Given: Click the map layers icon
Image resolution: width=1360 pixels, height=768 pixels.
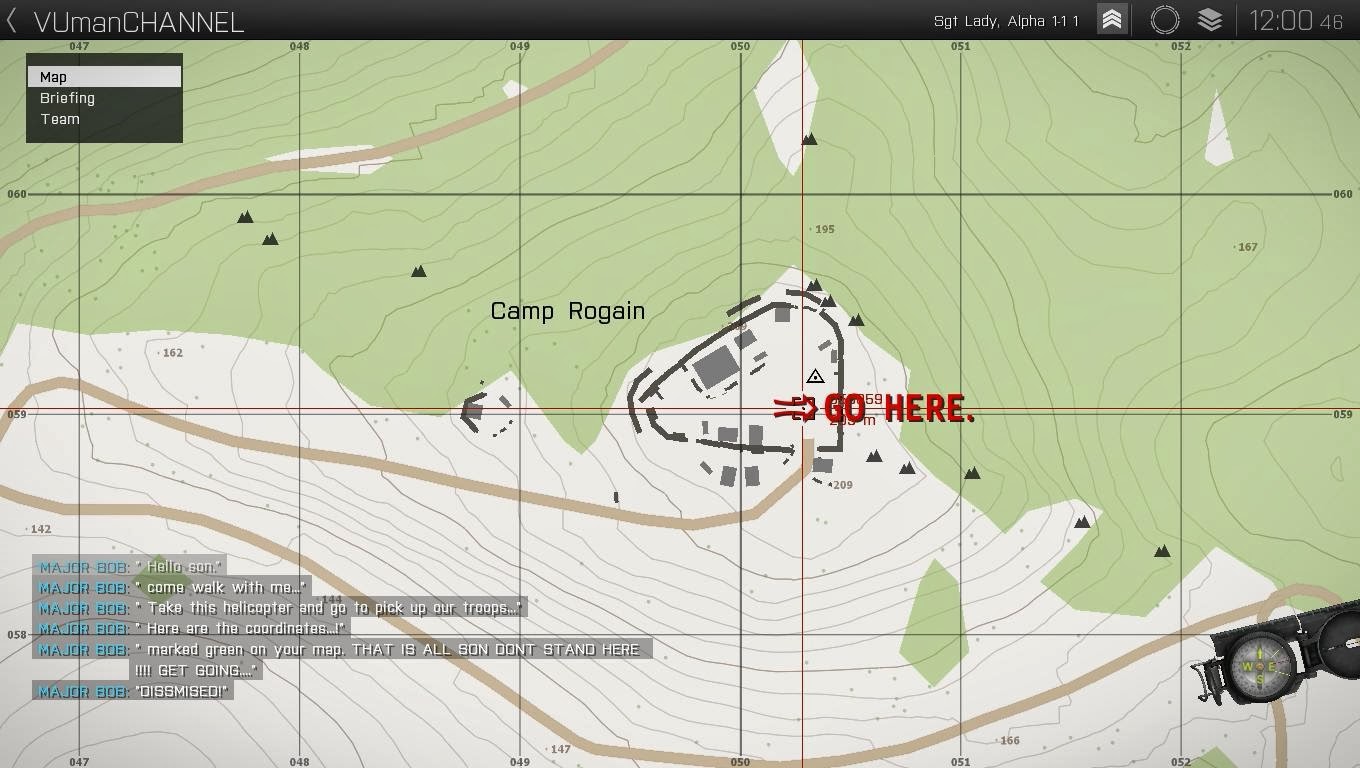Looking at the screenshot, I should 1209,19.
